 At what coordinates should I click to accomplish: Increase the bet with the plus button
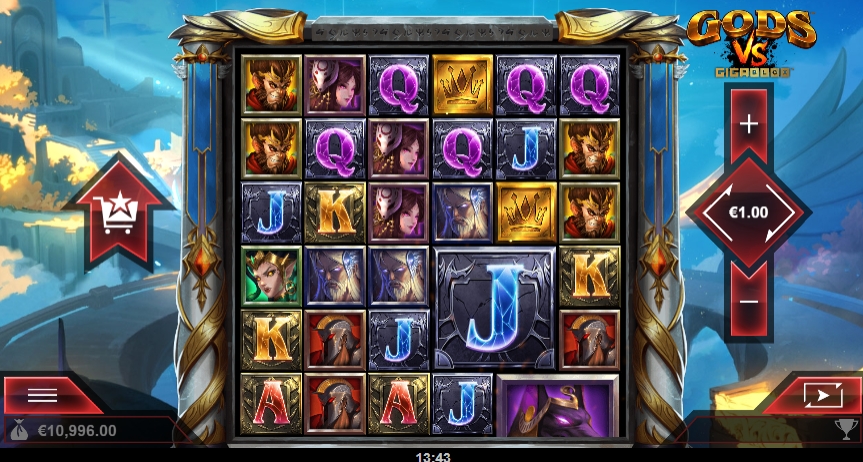point(748,124)
